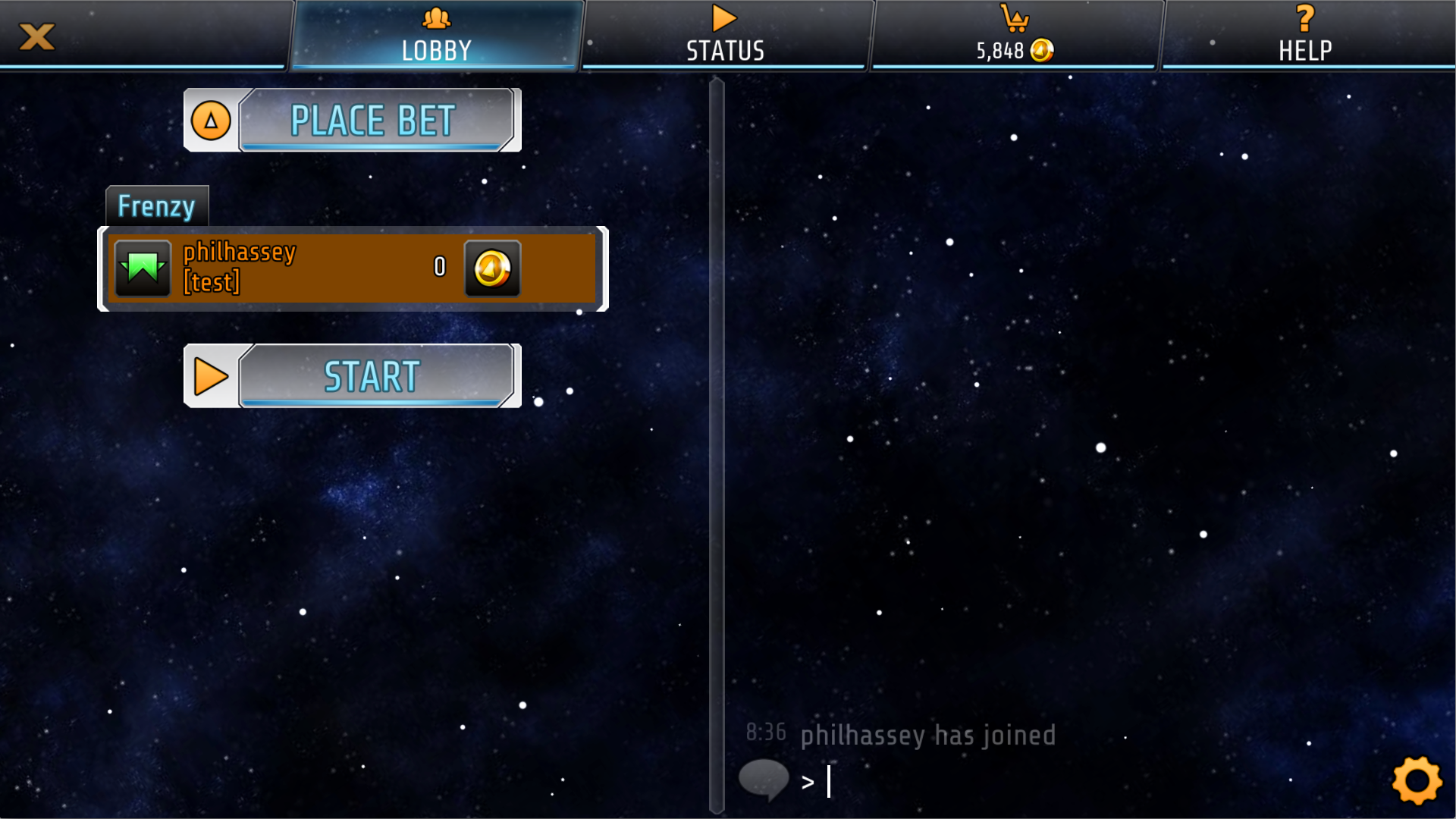Close the lobby with the X button
This screenshot has width=1456, height=819.
tap(36, 36)
